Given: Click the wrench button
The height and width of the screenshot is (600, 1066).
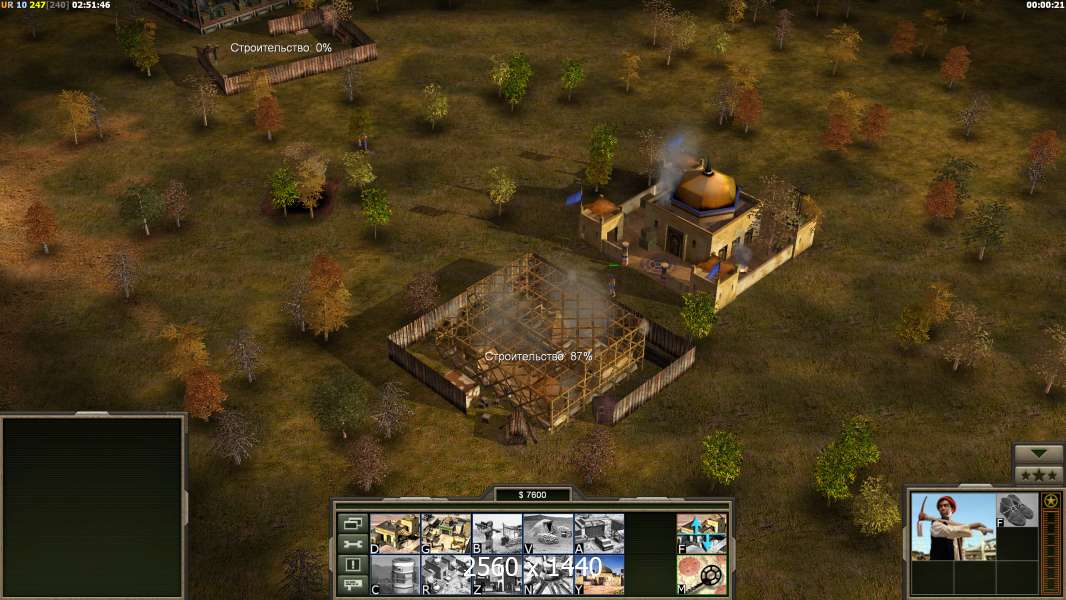Looking at the screenshot, I should pos(352,544).
